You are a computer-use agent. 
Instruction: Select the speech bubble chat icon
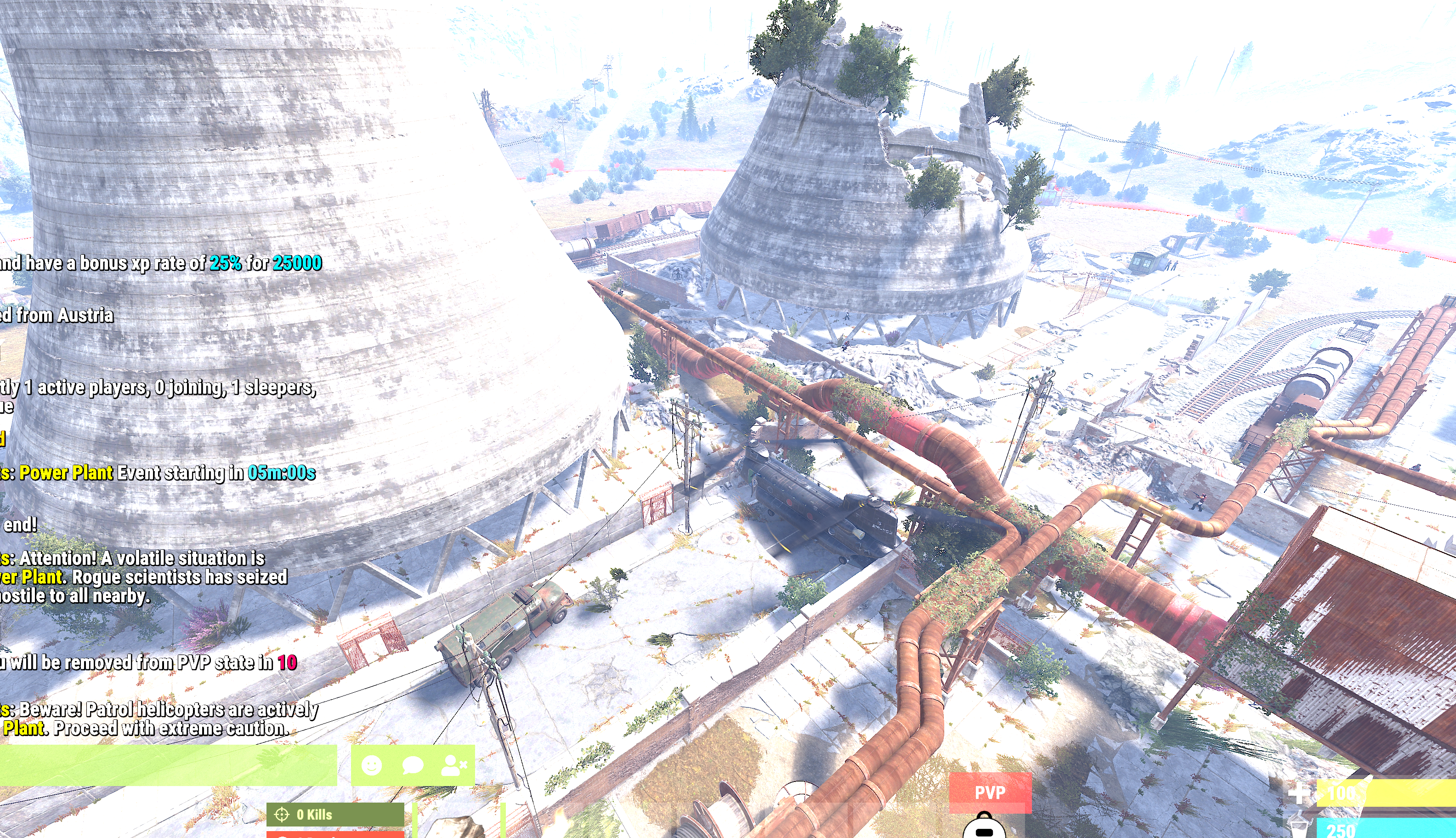tap(413, 765)
